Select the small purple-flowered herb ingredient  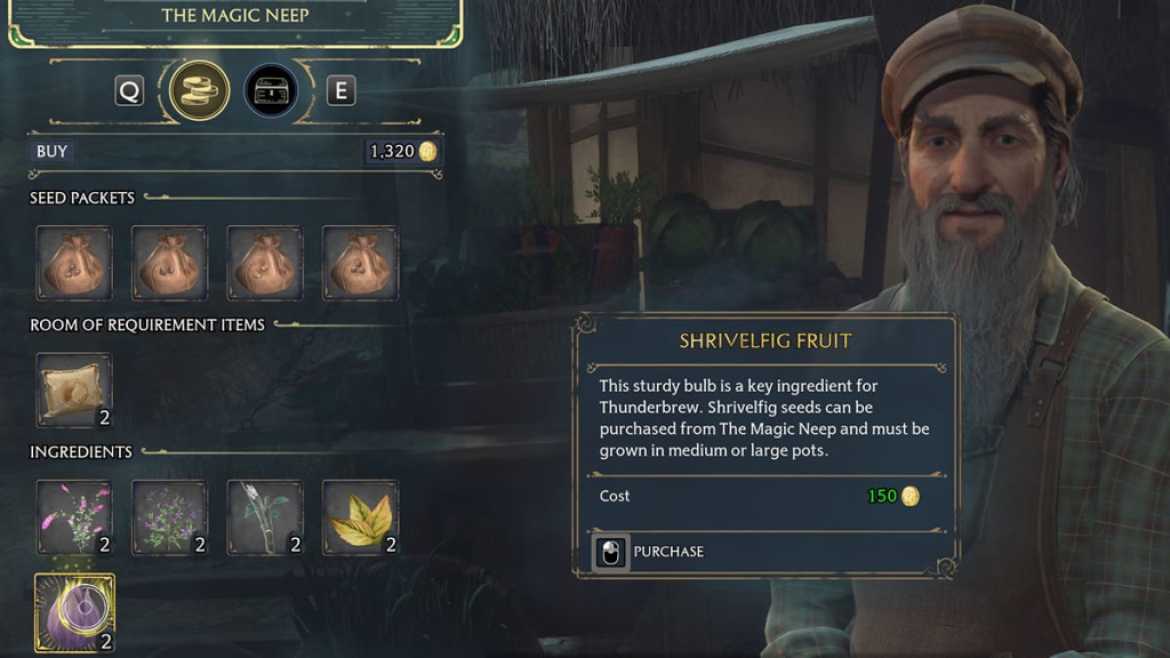(x=169, y=517)
